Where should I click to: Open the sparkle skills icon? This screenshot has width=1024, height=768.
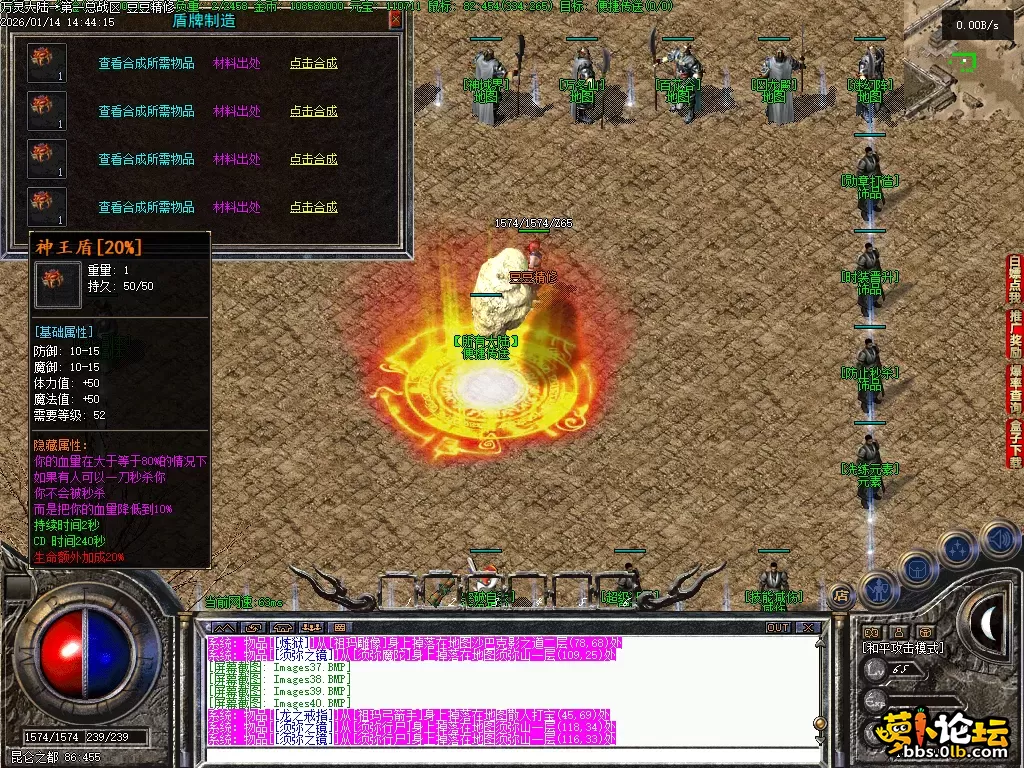957,549
